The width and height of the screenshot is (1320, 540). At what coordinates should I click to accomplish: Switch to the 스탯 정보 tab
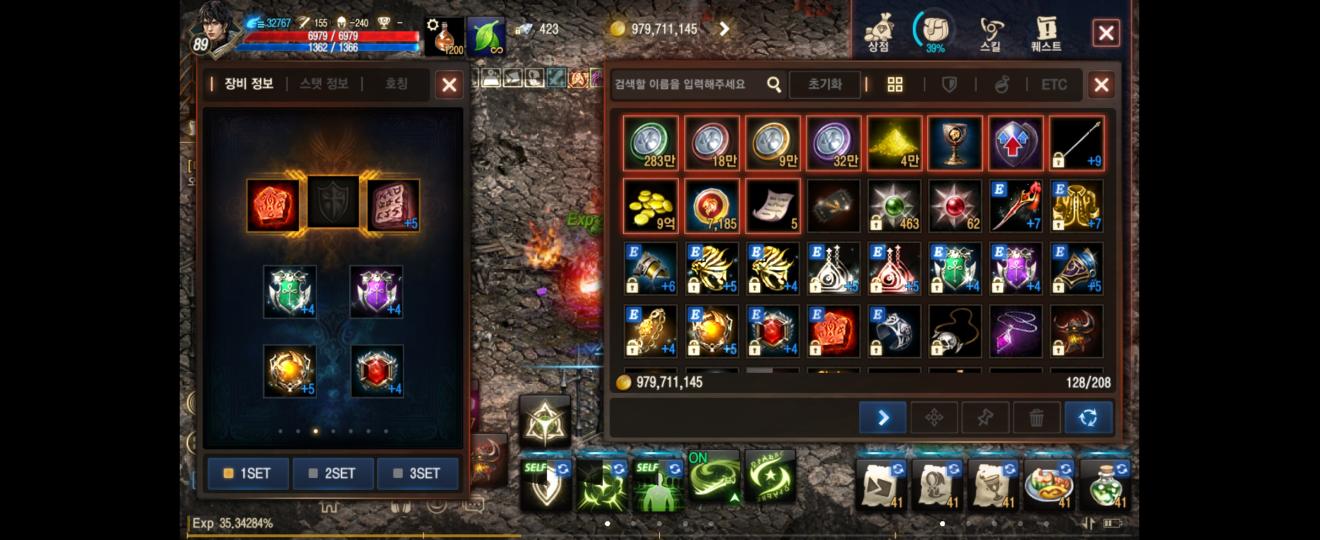pyautogui.click(x=324, y=84)
